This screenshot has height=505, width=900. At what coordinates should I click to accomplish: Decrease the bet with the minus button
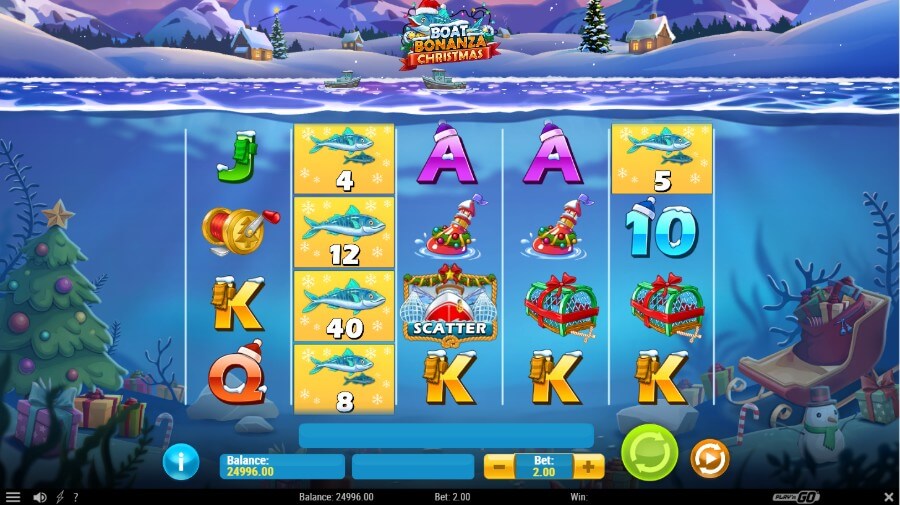click(x=498, y=466)
